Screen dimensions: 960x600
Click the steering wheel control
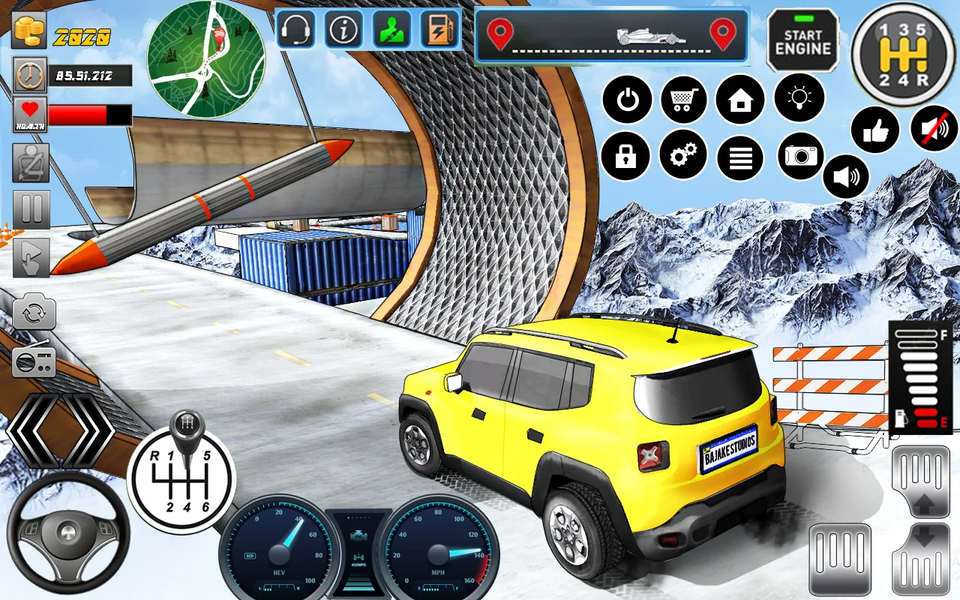(x=68, y=532)
